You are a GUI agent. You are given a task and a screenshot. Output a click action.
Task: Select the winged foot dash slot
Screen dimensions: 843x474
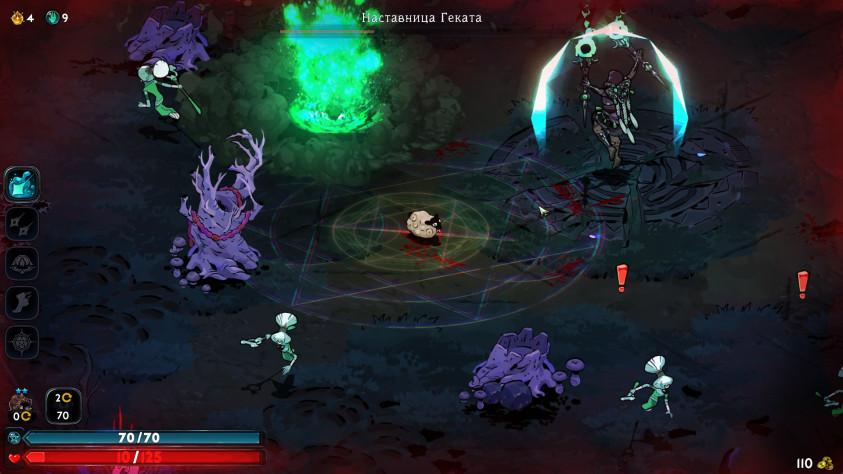22,302
